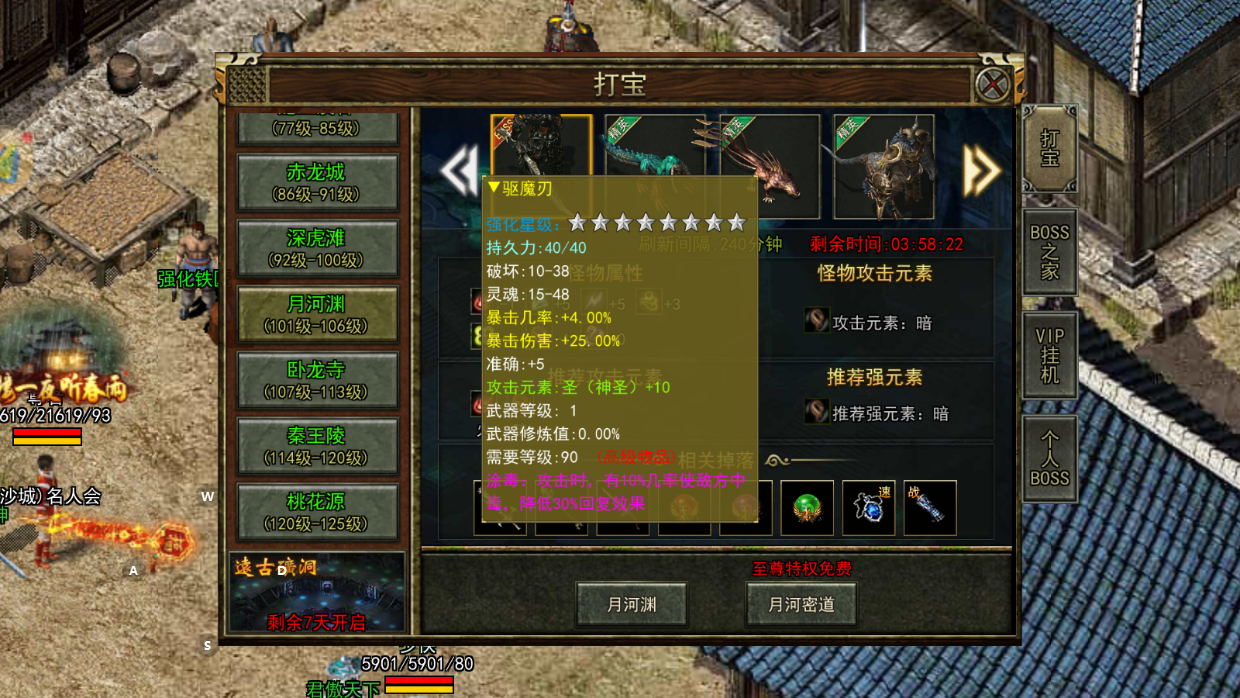Screen dimensions: 1240x698
Task: Select the red-winged beast monster portrait
Action: 769,166
